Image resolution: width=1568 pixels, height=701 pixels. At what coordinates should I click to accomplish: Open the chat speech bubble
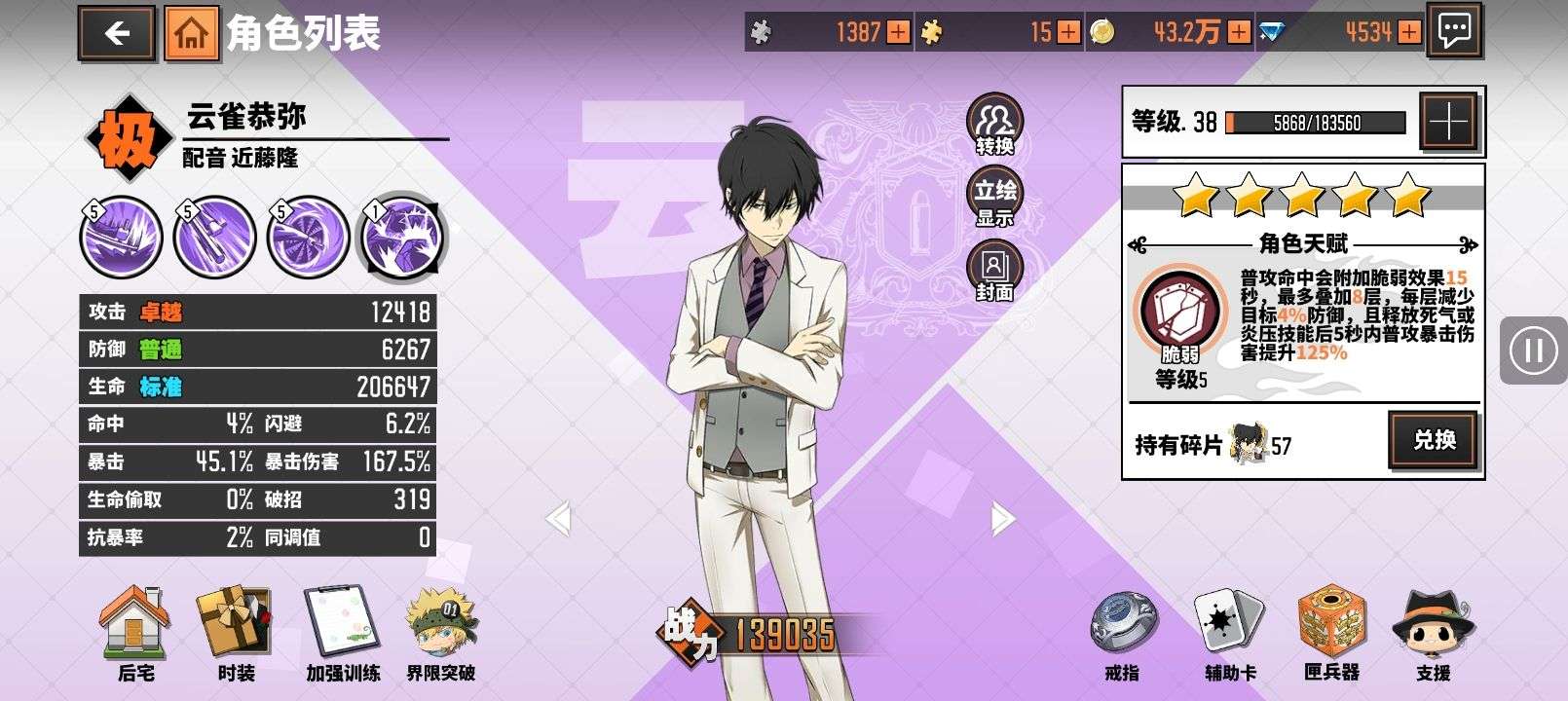point(1454,32)
